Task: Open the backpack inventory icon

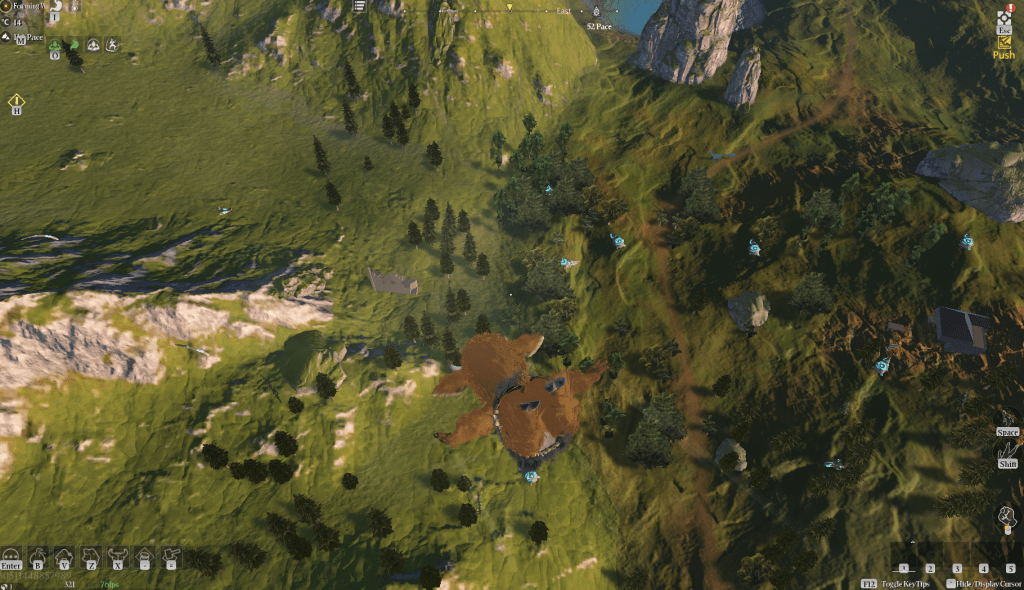Action: [38, 554]
